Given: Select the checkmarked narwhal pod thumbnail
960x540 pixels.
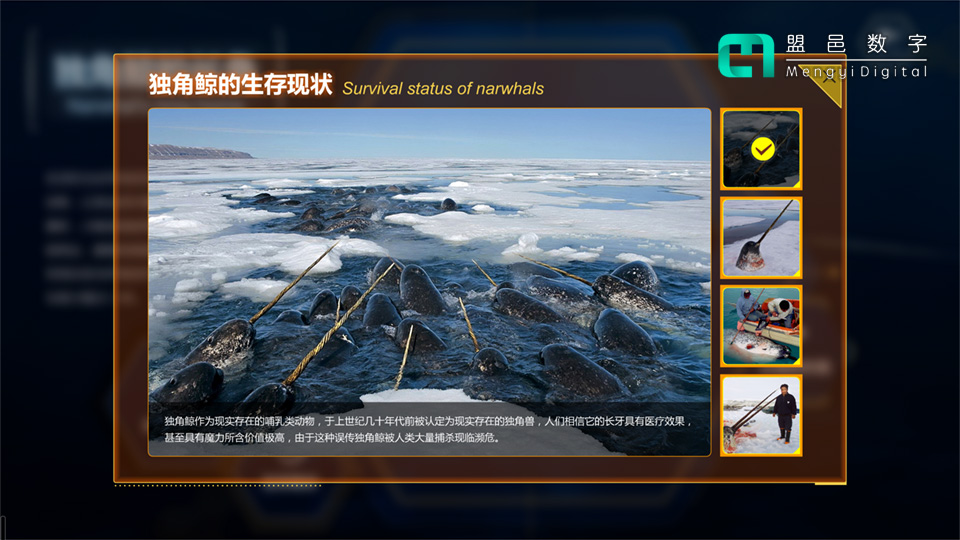Looking at the screenshot, I should (761, 149).
